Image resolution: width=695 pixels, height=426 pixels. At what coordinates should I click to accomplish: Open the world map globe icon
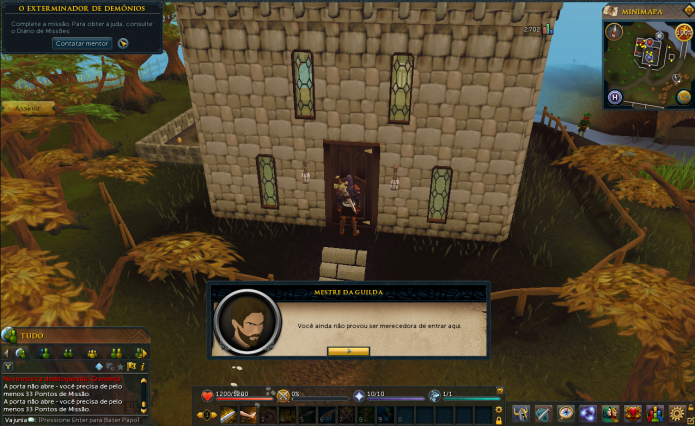click(683, 96)
